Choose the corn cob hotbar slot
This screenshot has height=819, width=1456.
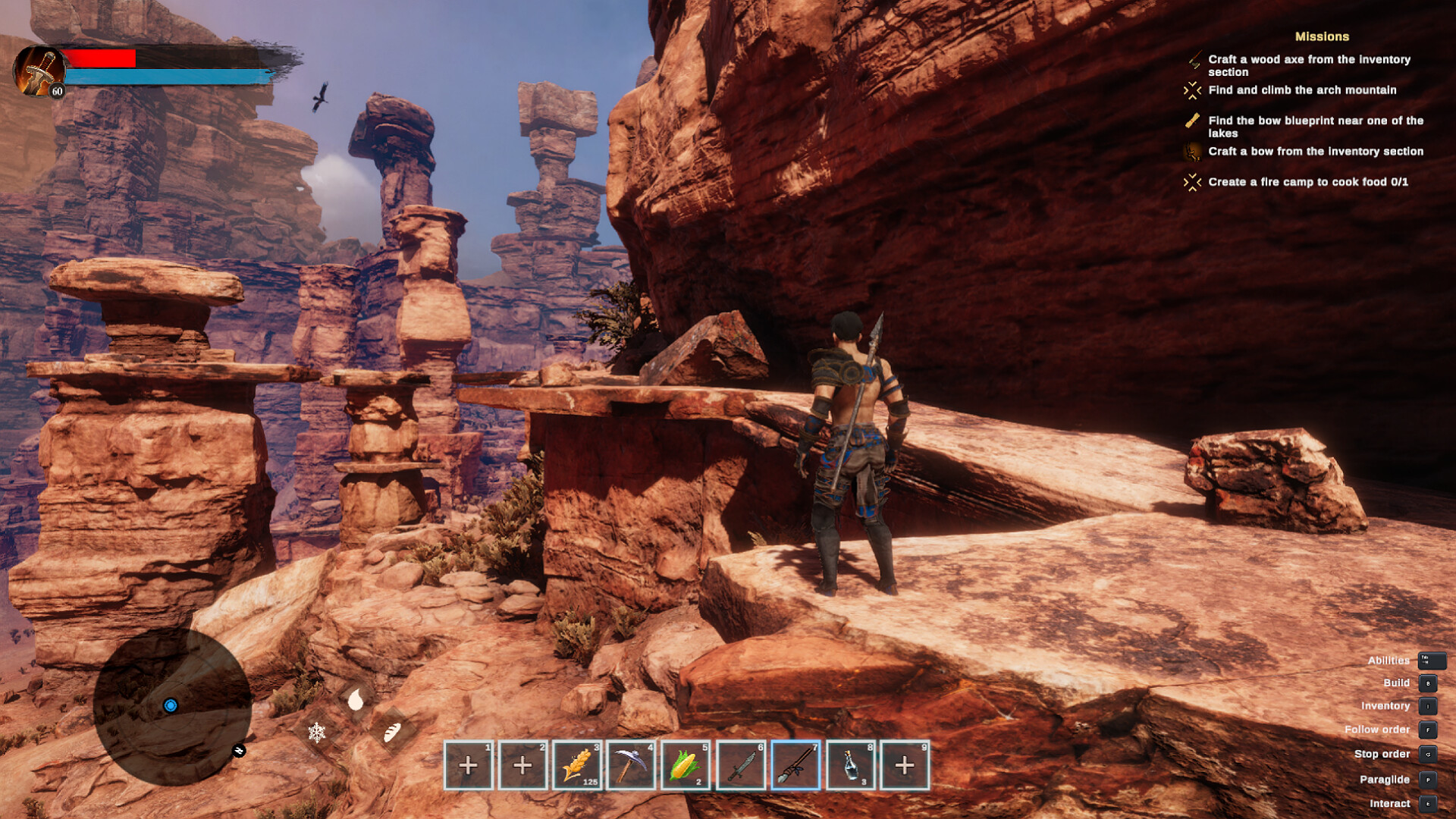pyautogui.click(x=686, y=765)
